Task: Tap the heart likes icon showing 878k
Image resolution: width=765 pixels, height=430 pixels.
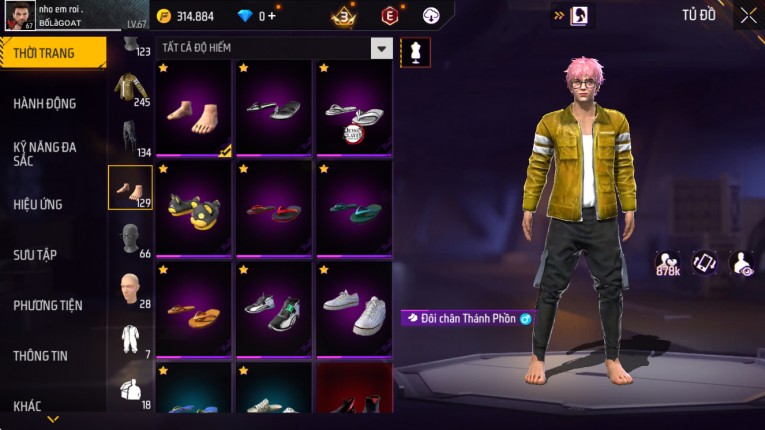Action: click(667, 263)
